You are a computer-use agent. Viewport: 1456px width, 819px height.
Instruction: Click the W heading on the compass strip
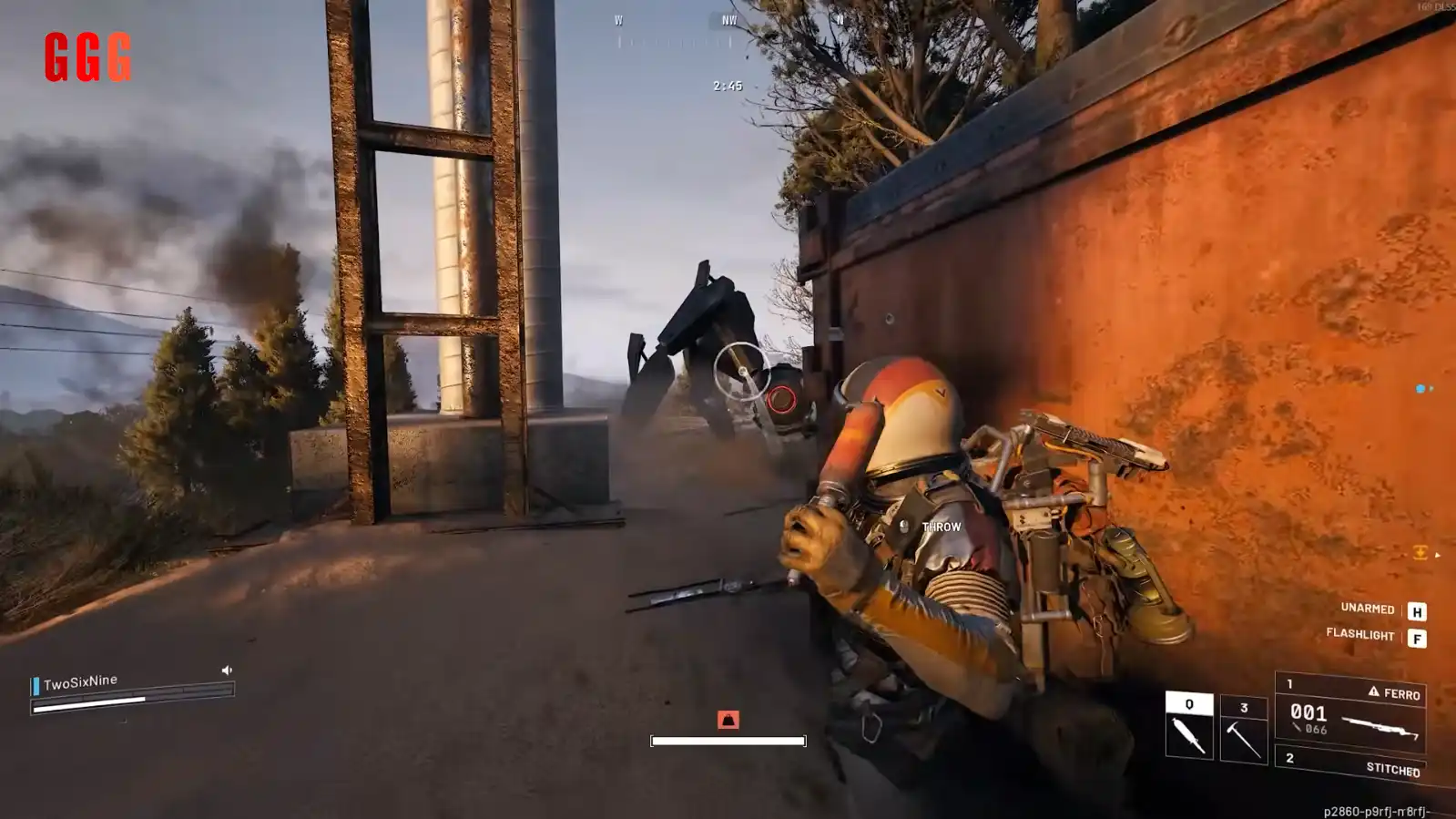(618, 20)
